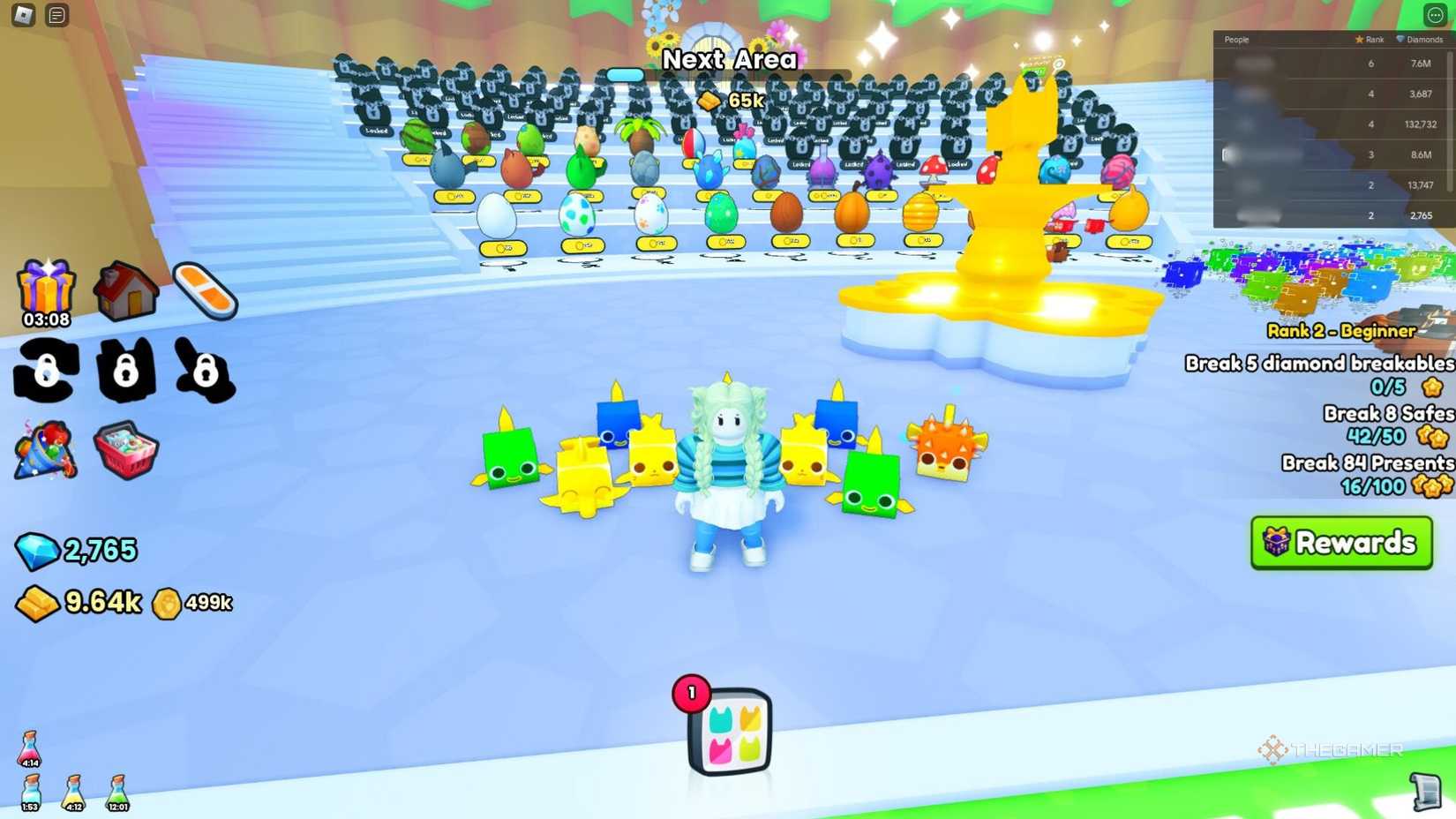The width and height of the screenshot is (1456, 819).
Task: Claim prizes with the Rewards button
Action: 1341,543
